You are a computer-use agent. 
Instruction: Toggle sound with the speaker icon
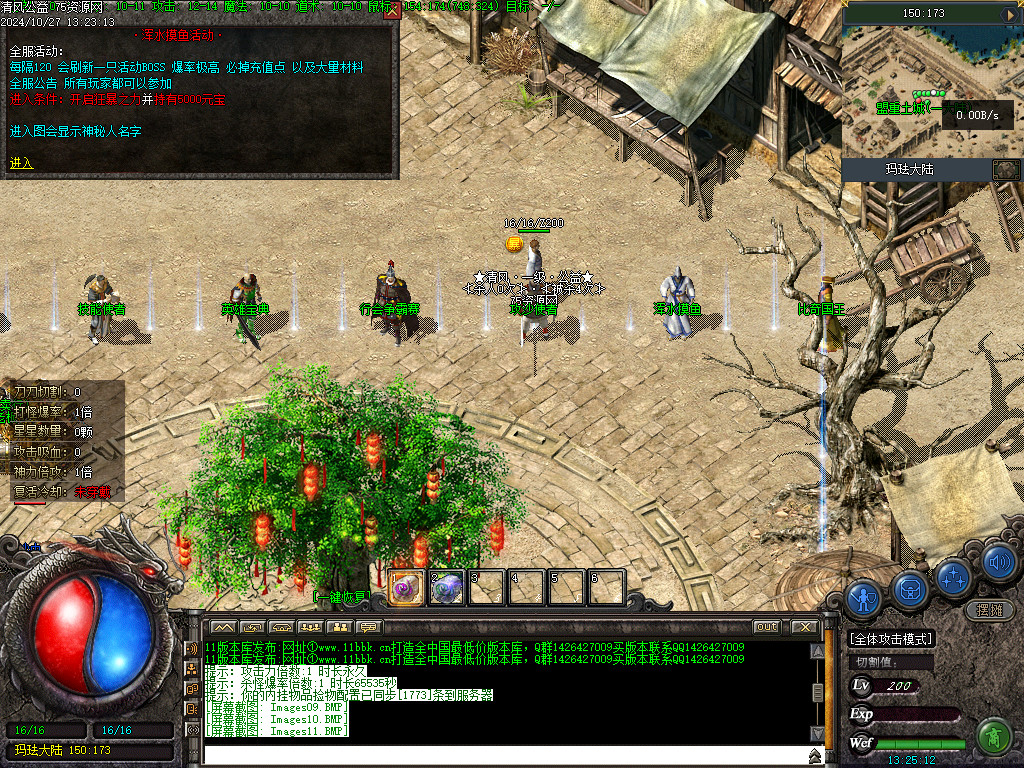[x=998, y=561]
